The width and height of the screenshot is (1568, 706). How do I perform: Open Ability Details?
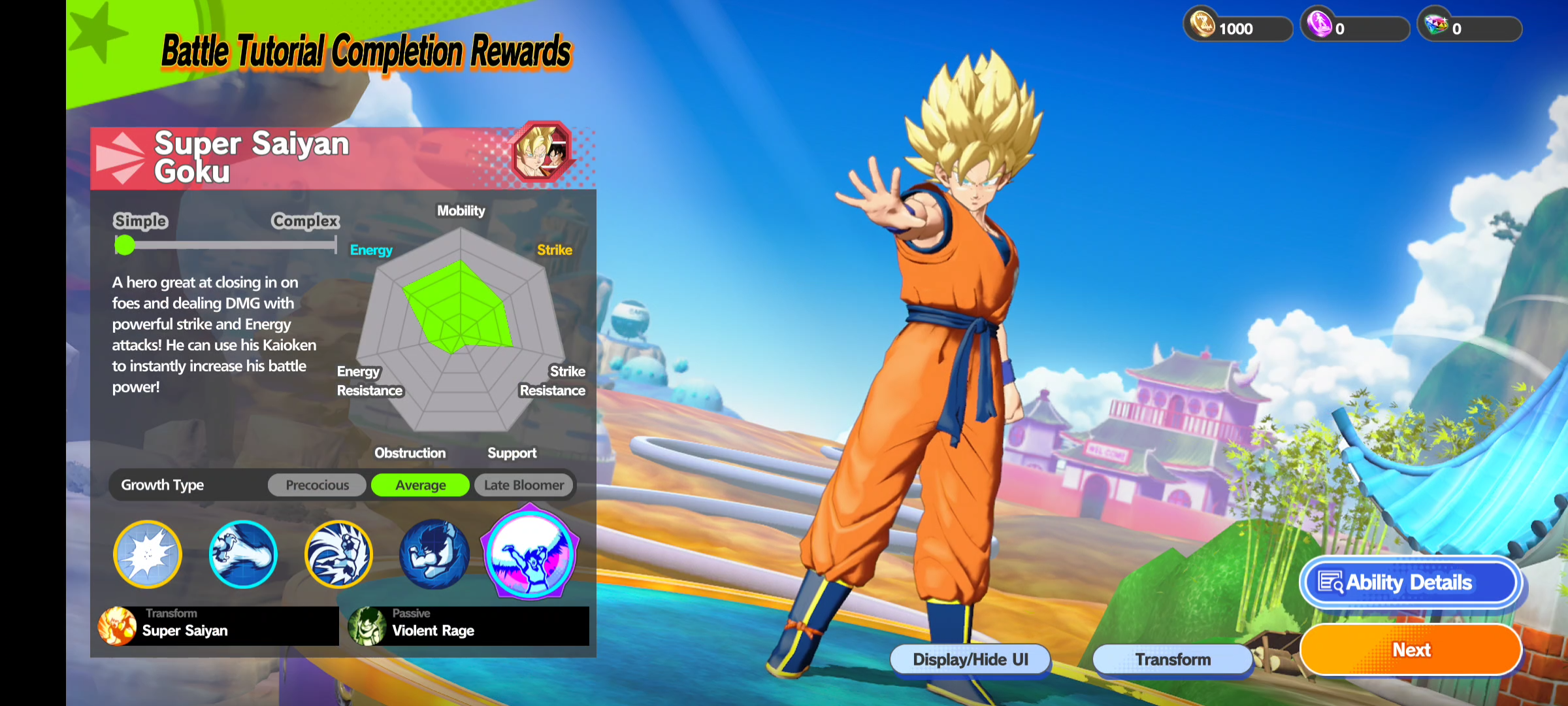(1410, 582)
